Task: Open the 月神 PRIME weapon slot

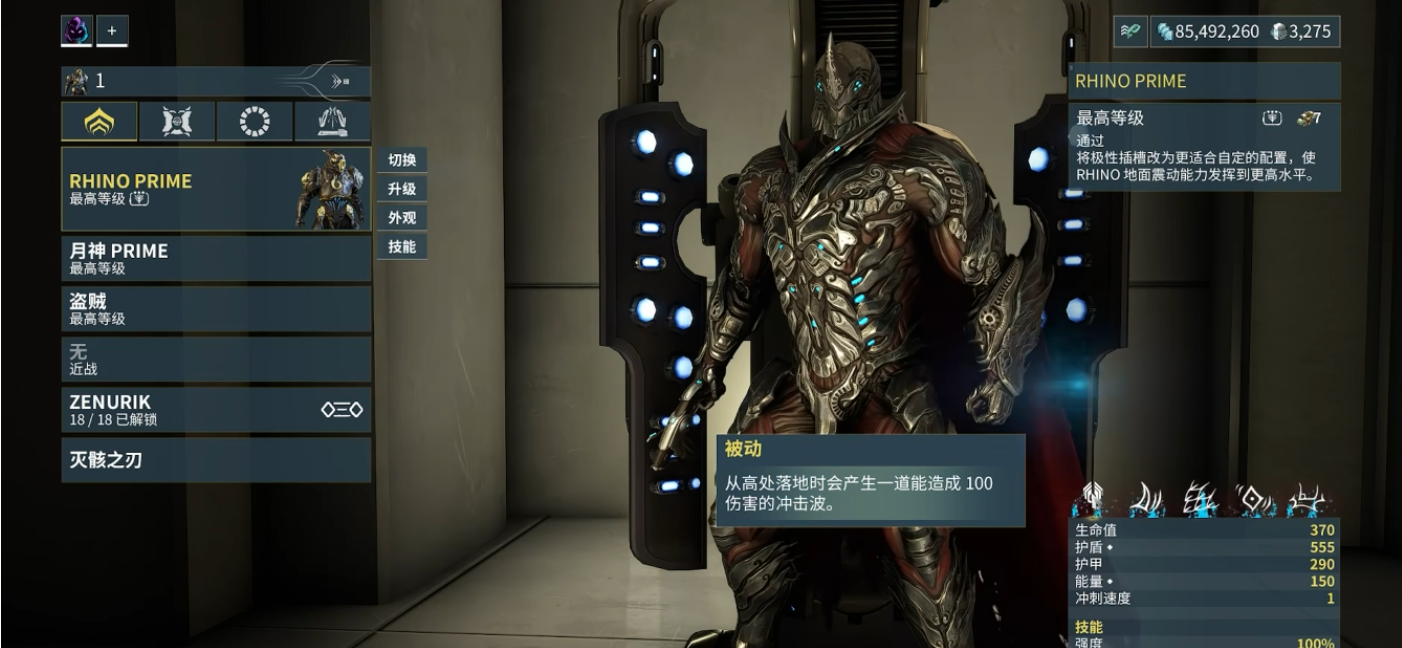Action: pos(215,258)
